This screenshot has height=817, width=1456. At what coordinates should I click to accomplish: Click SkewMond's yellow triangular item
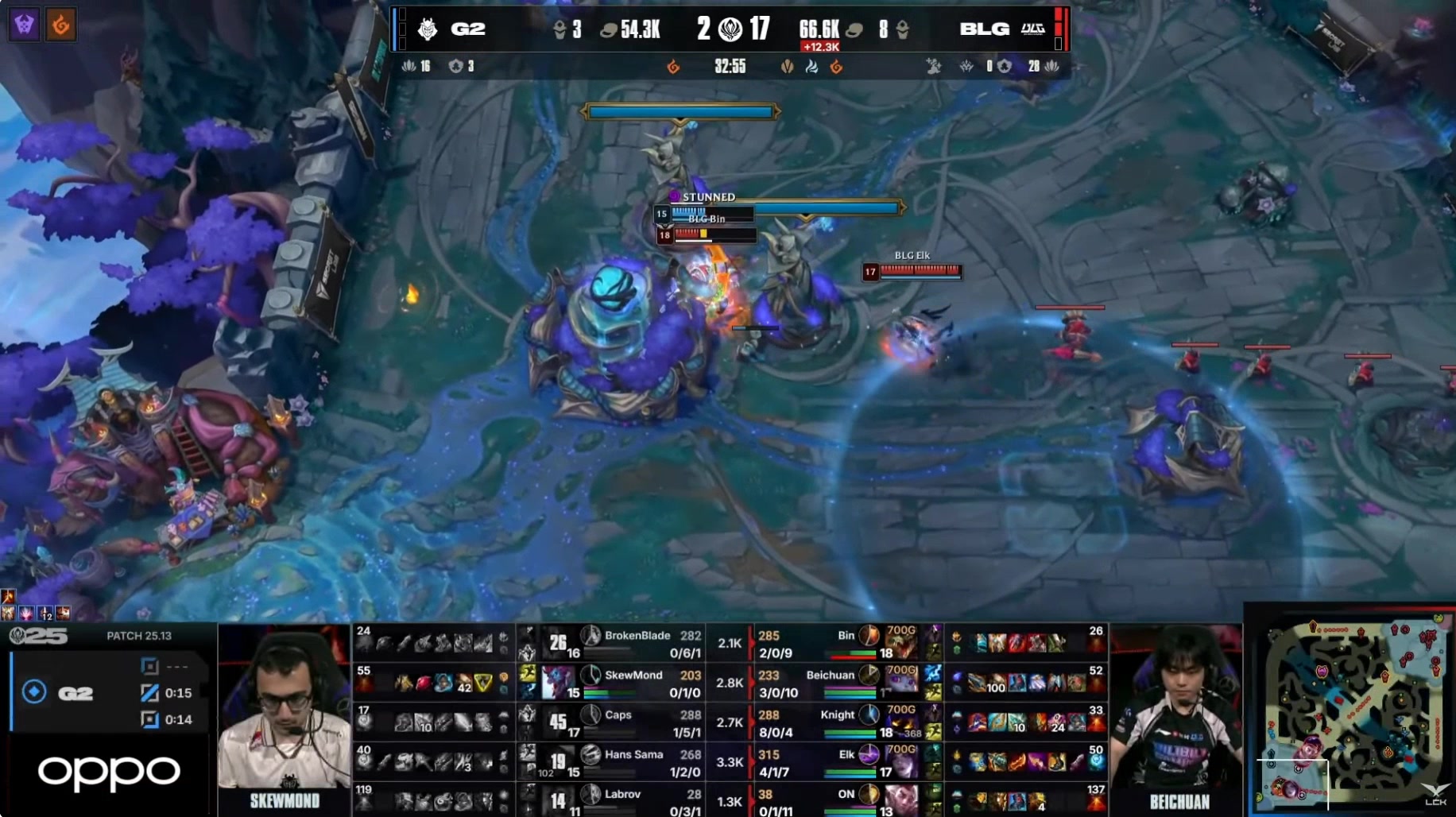point(482,683)
